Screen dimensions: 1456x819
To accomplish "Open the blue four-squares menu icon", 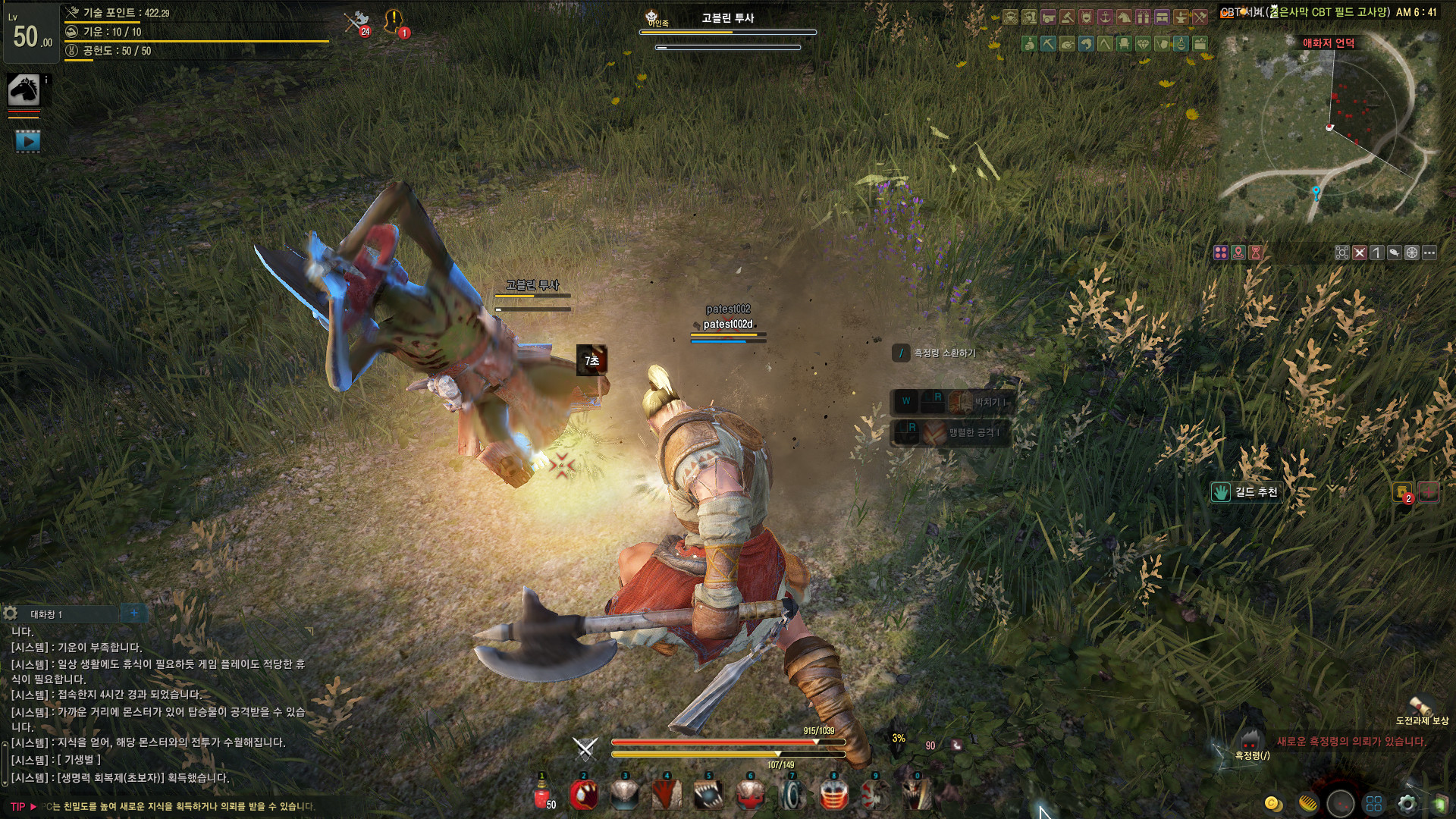I will tap(1374, 803).
